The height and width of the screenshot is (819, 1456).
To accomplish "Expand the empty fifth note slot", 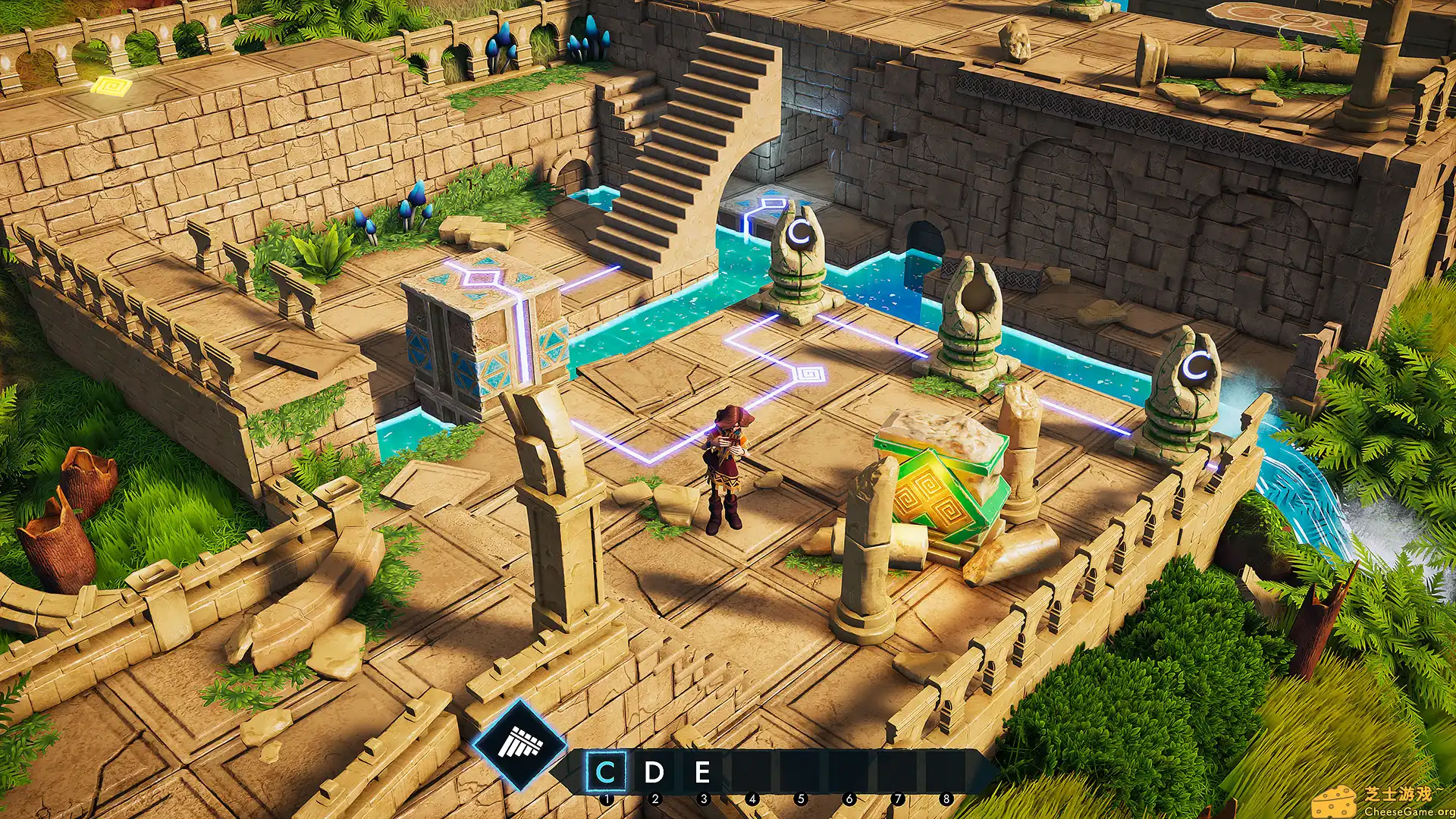I will [x=801, y=770].
